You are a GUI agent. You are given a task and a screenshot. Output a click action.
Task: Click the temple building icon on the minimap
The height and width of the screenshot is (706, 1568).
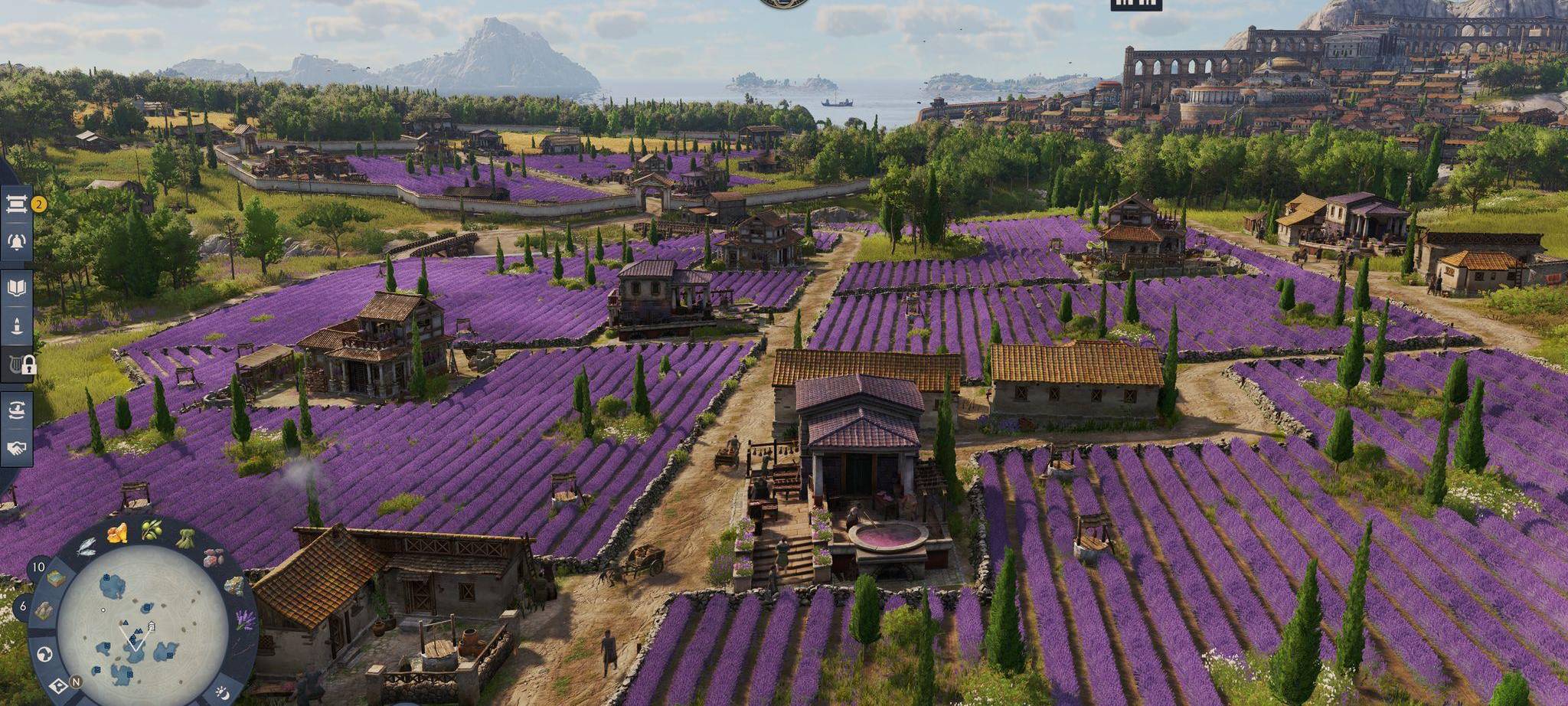(x=151, y=626)
